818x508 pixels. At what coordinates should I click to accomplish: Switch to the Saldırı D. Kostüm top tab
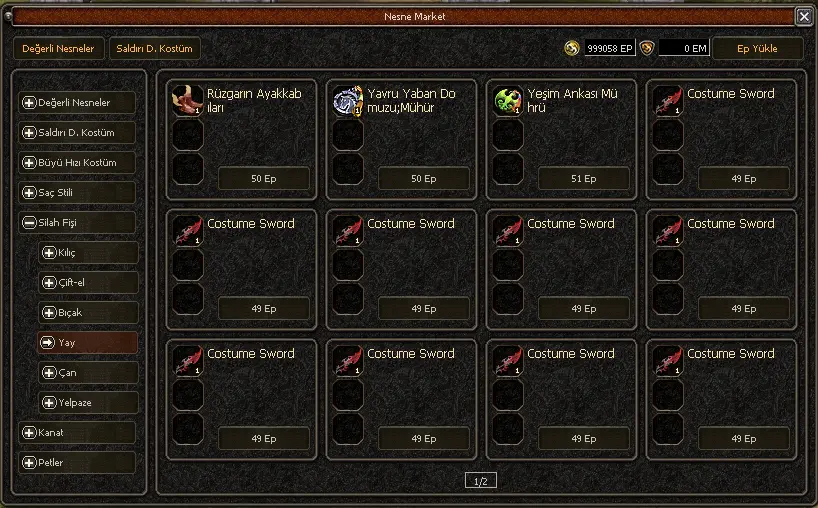(x=155, y=48)
